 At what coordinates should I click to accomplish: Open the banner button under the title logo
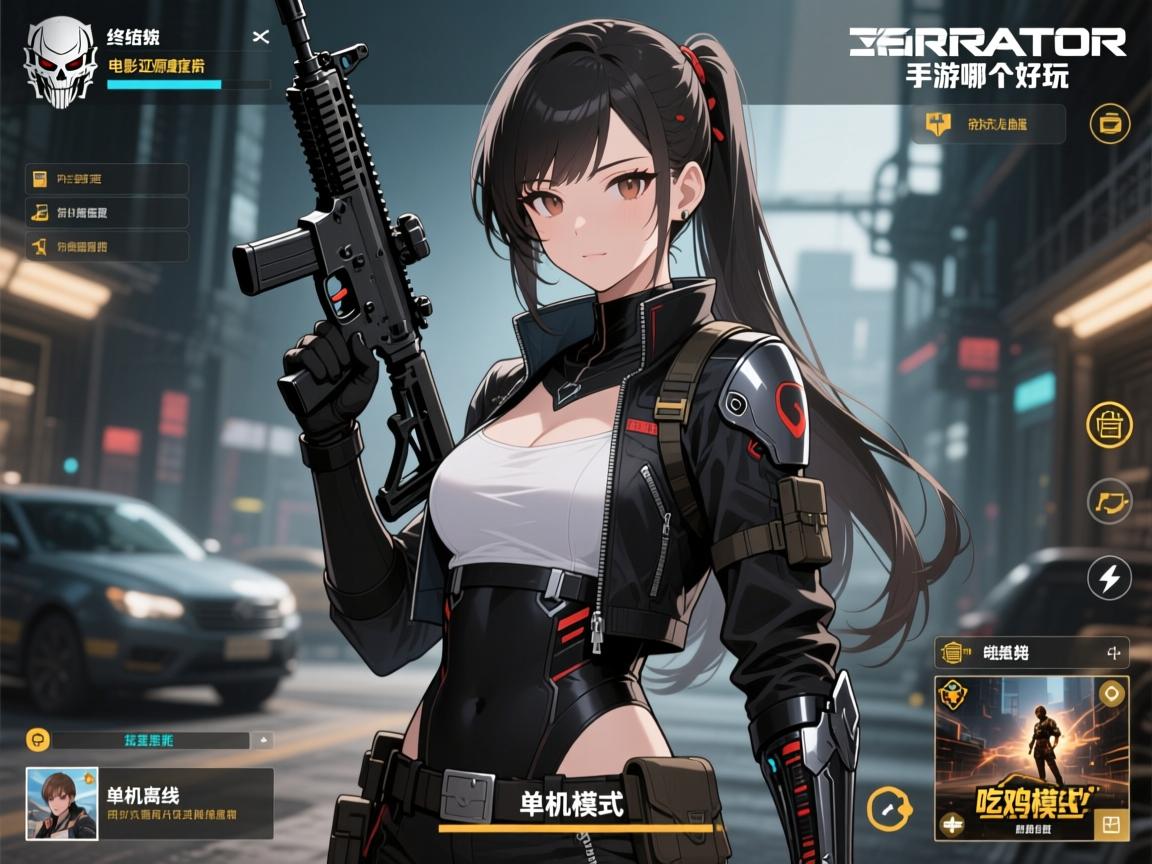987,125
